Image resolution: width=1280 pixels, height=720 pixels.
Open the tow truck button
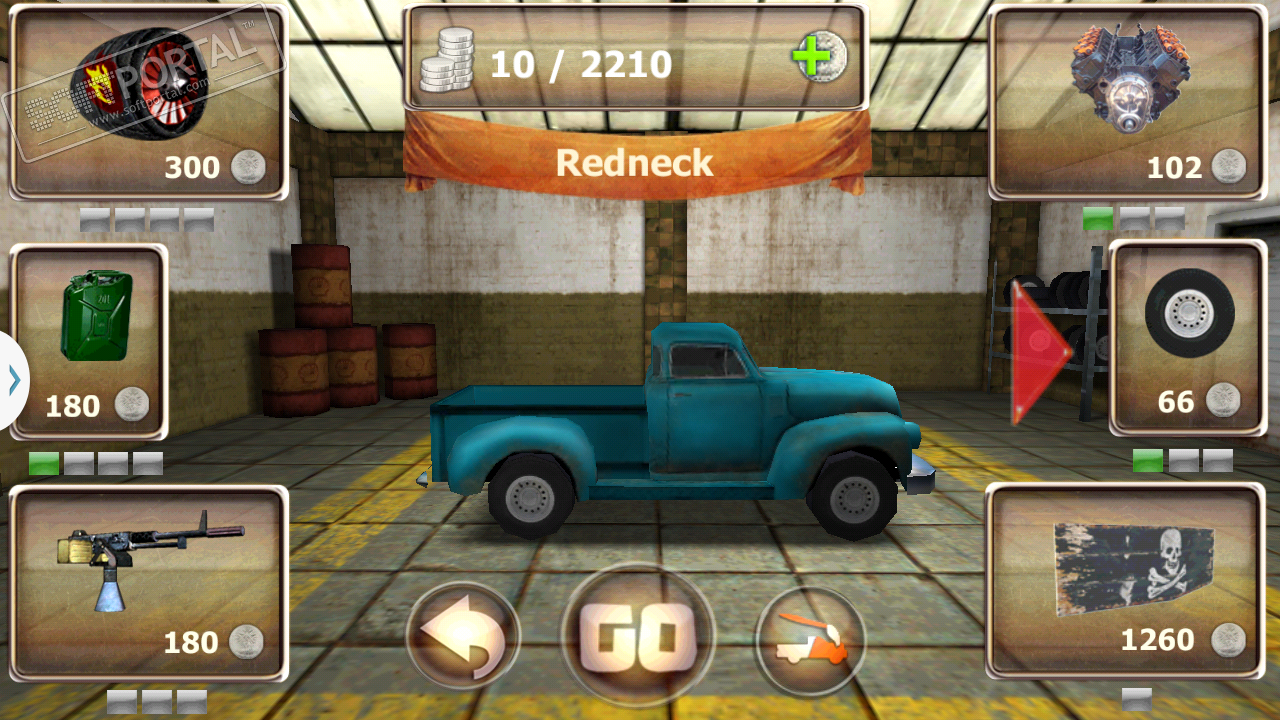pos(810,640)
